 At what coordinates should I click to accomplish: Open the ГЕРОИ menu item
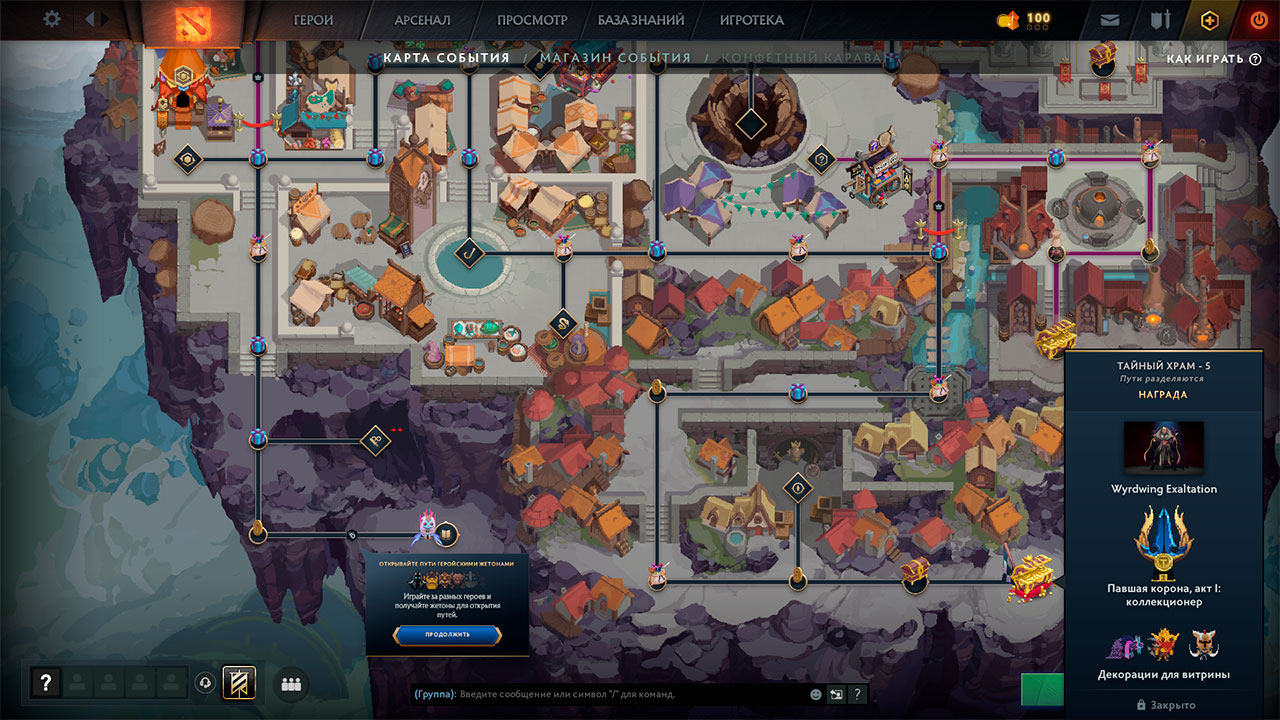tap(313, 19)
